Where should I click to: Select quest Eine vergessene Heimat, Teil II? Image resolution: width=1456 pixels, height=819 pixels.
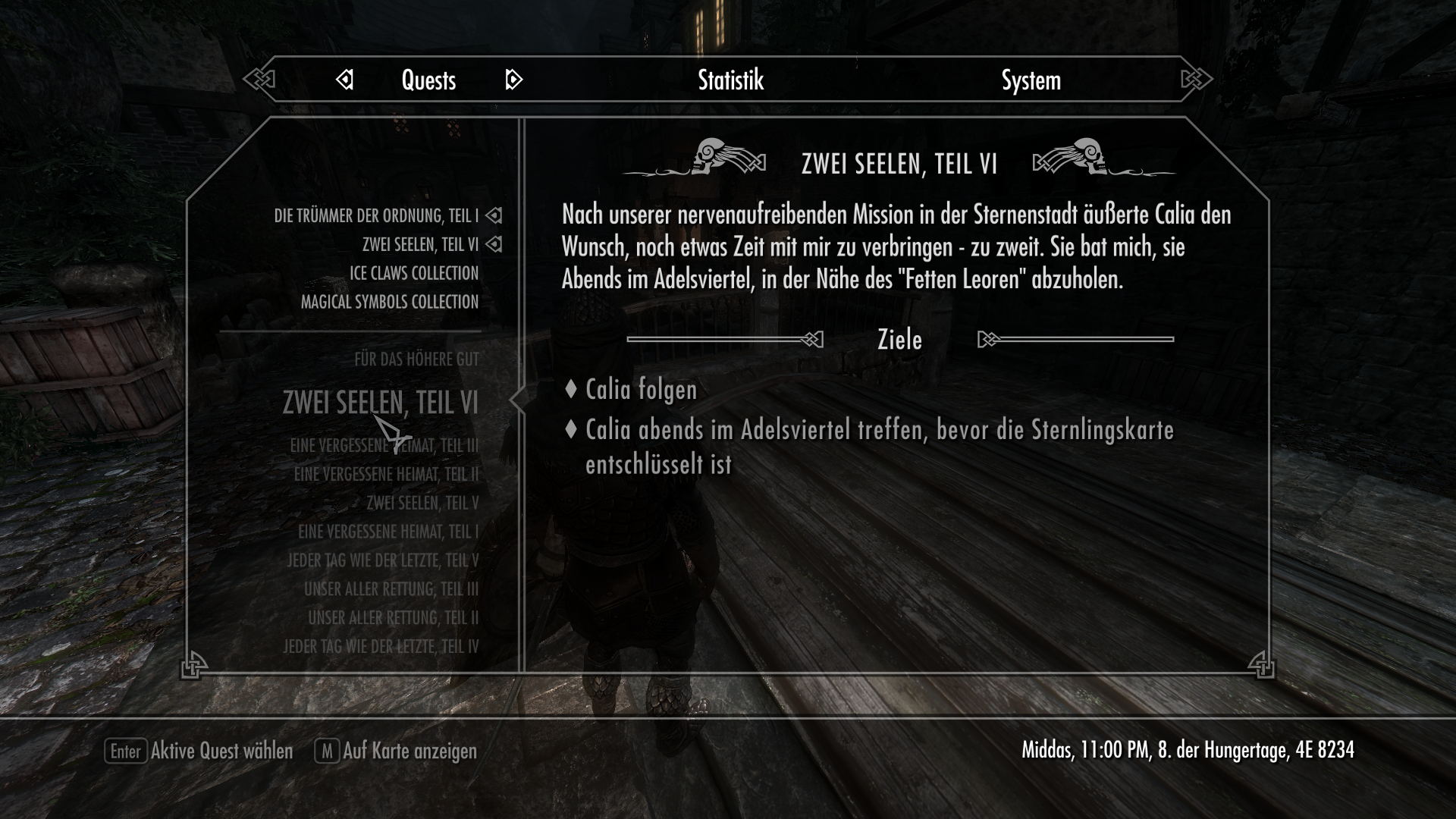(x=386, y=475)
